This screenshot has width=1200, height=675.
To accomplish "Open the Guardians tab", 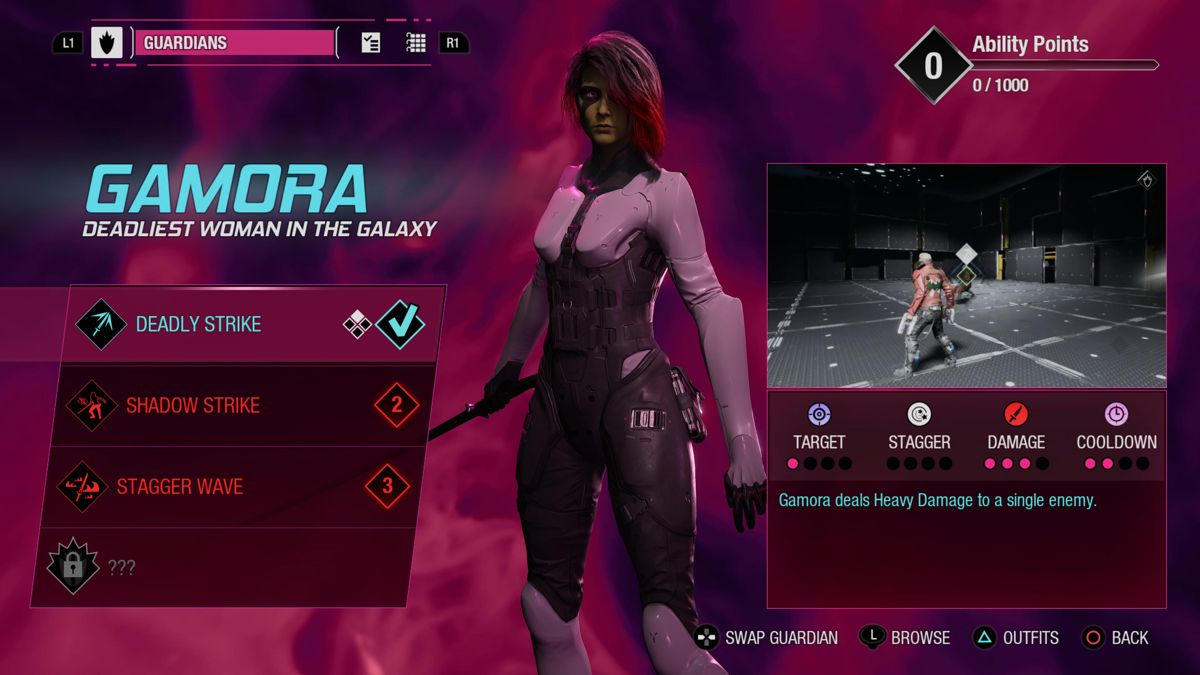I will click(x=234, y=43).
